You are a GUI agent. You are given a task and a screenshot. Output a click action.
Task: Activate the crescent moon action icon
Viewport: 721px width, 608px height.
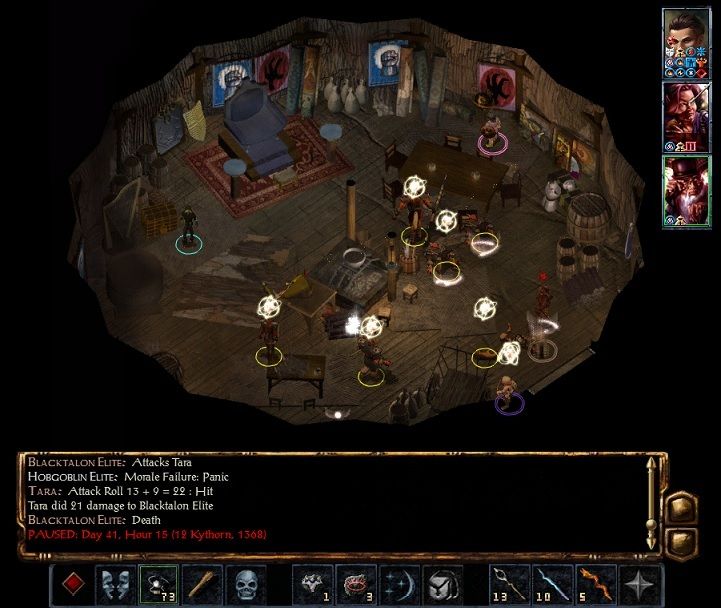397,584
